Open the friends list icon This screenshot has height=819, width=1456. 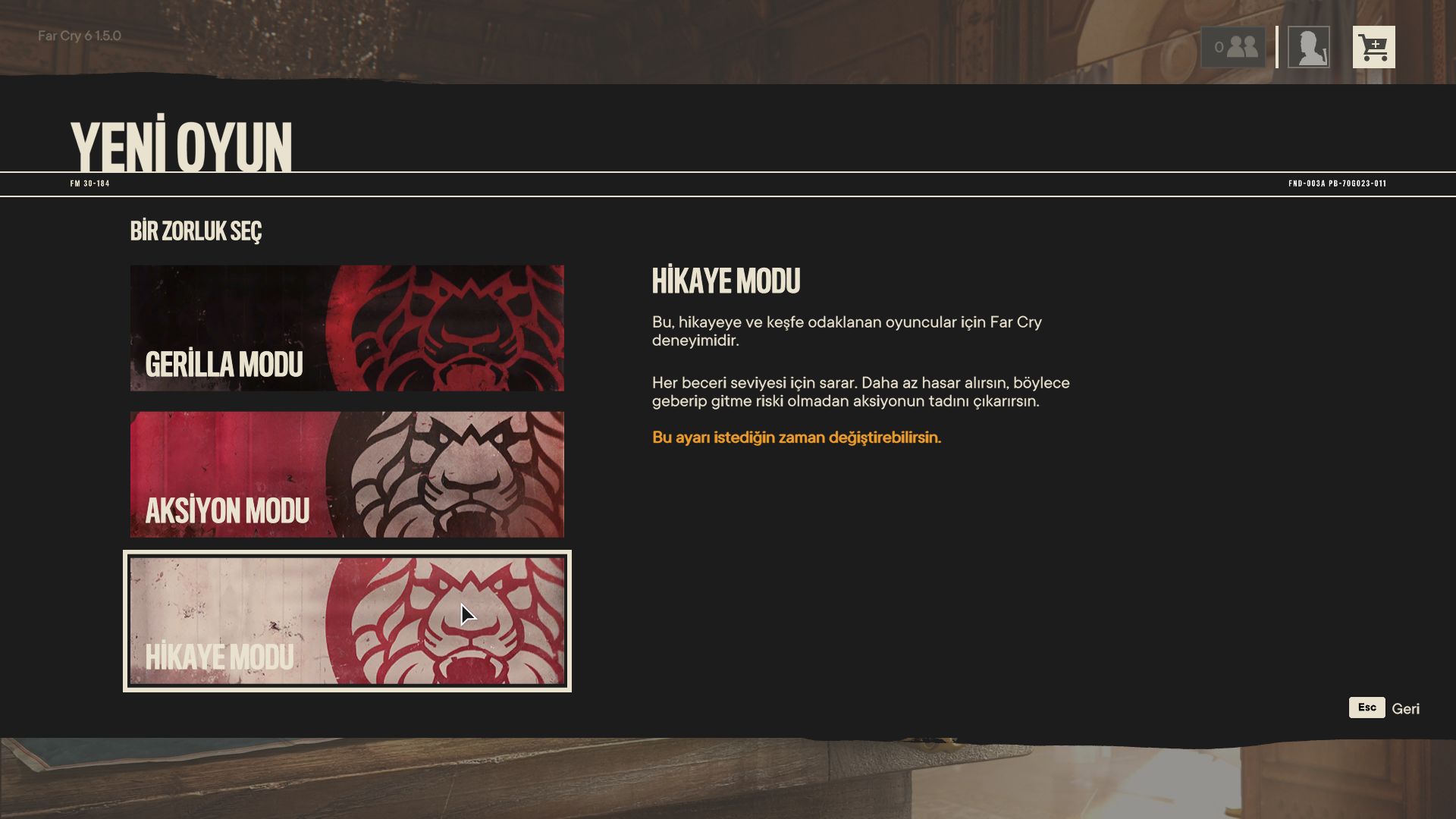click(1233, 47)
